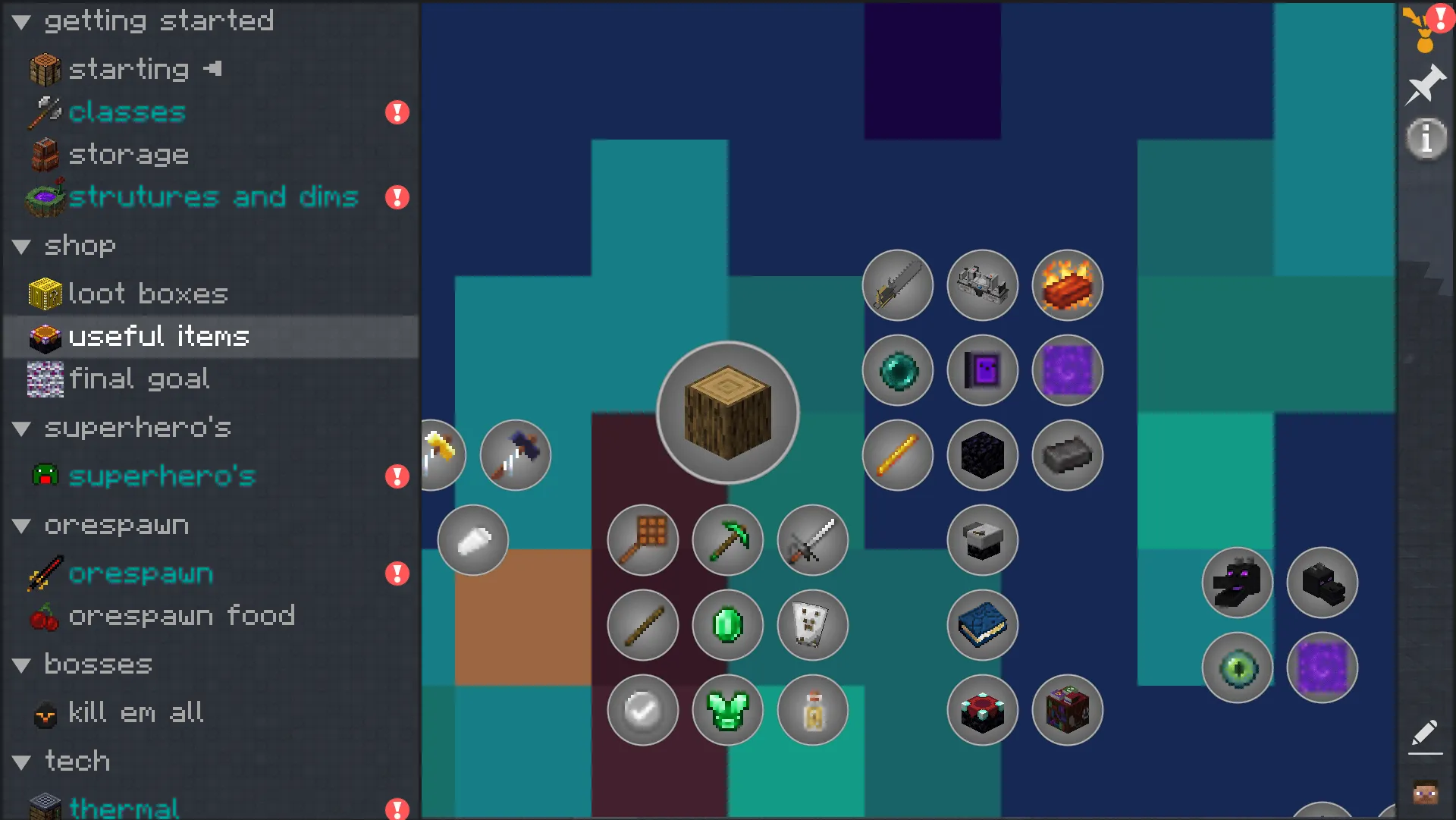Click the red alert badge beside classes
Viewport: 1456px width, 820px height.
pos(397,112)
